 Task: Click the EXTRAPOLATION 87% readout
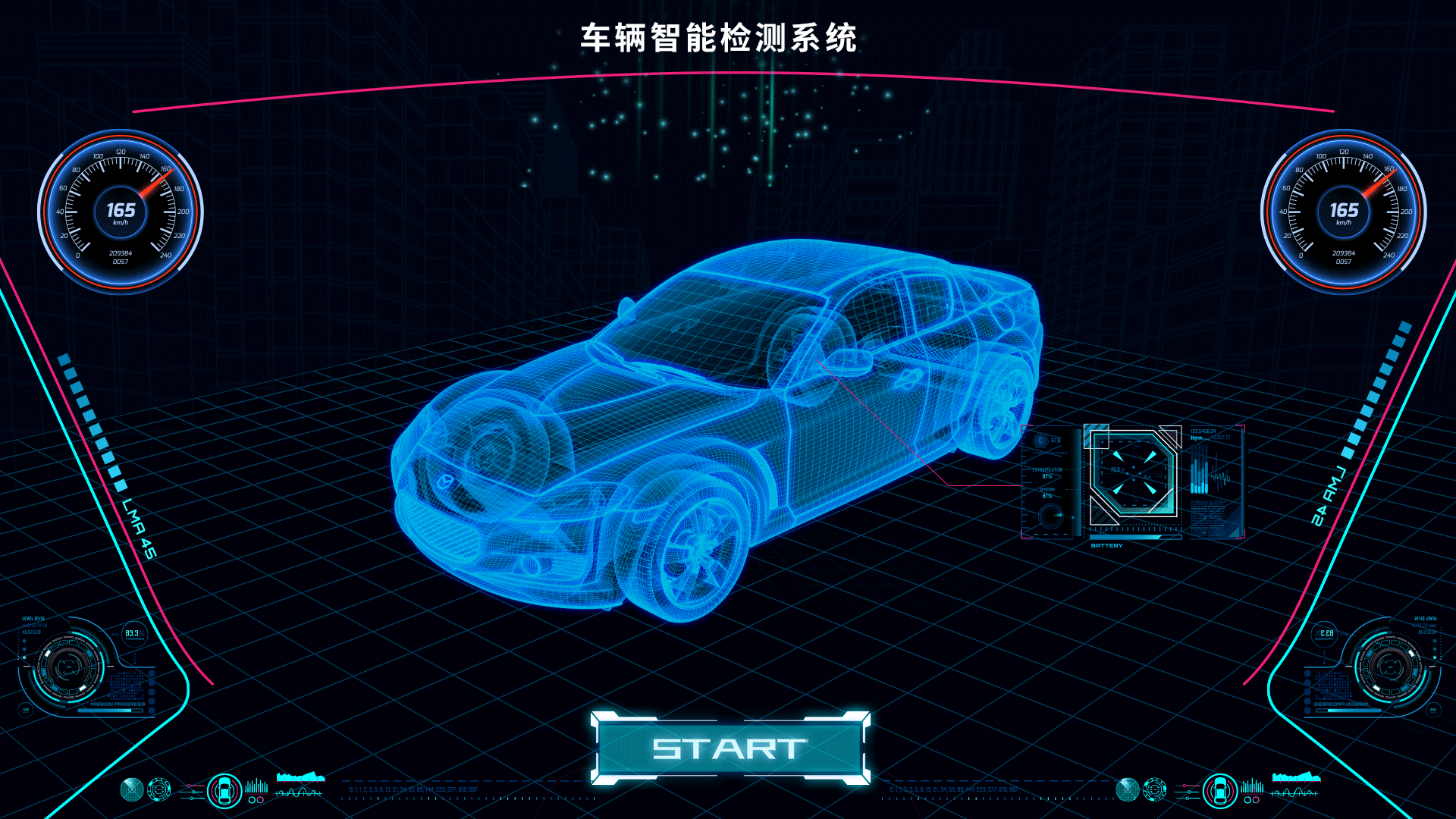[1047, 472]
